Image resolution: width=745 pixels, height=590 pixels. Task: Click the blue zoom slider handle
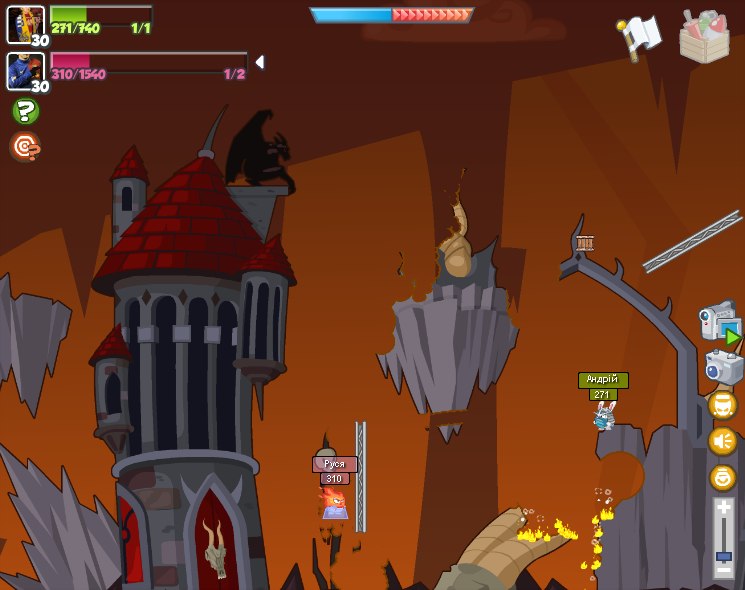coord(723,555)
